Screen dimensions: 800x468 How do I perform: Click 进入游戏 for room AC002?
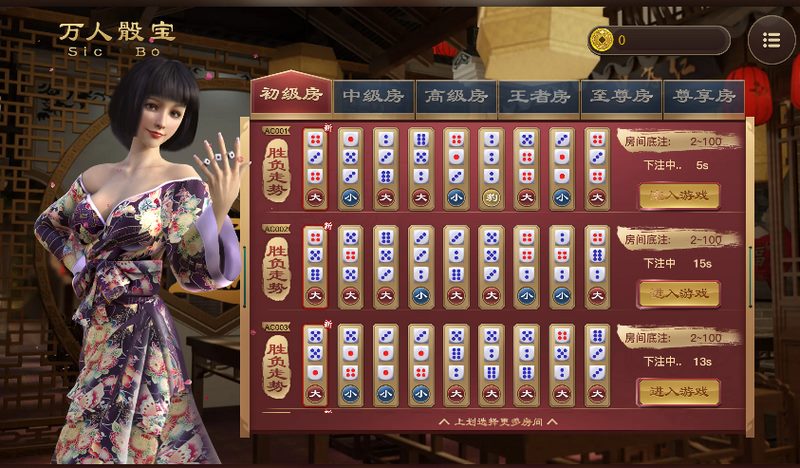click(x=679, y=293)
